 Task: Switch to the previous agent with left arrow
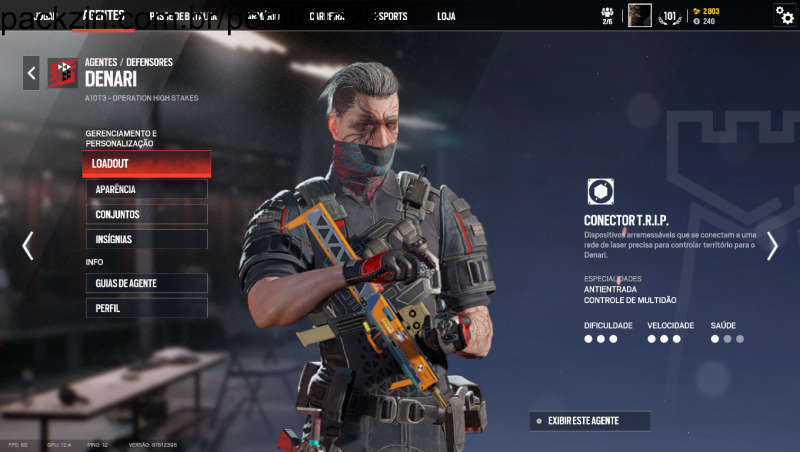[27, 246]
